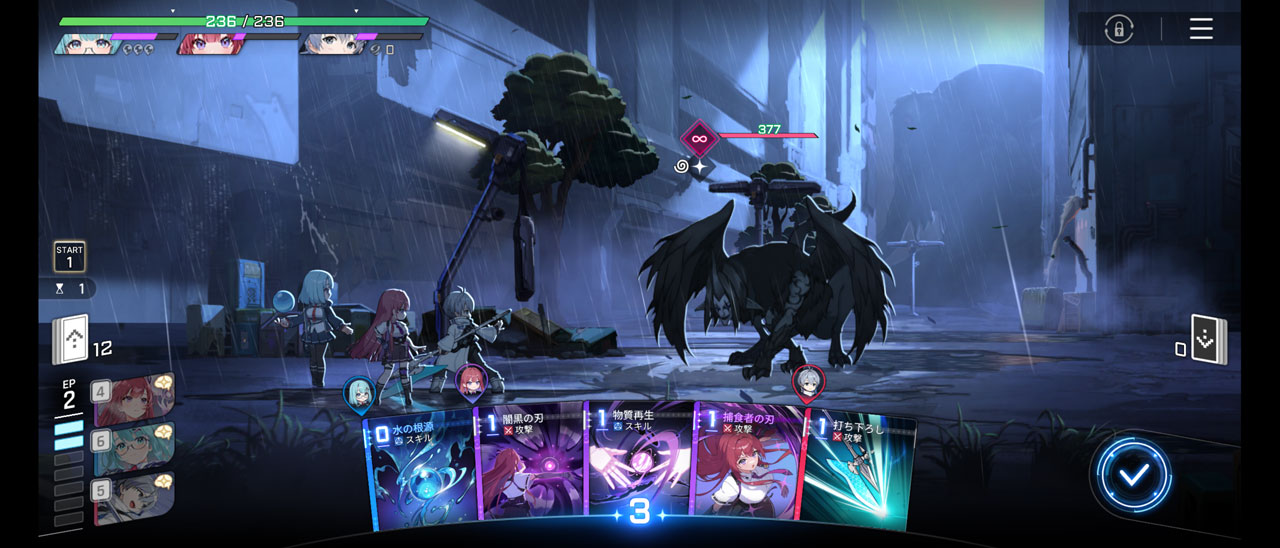The image size is (1280, 548).
Task: Inspect the enemy's spiral status effect icon
Action: pos(682,166)
